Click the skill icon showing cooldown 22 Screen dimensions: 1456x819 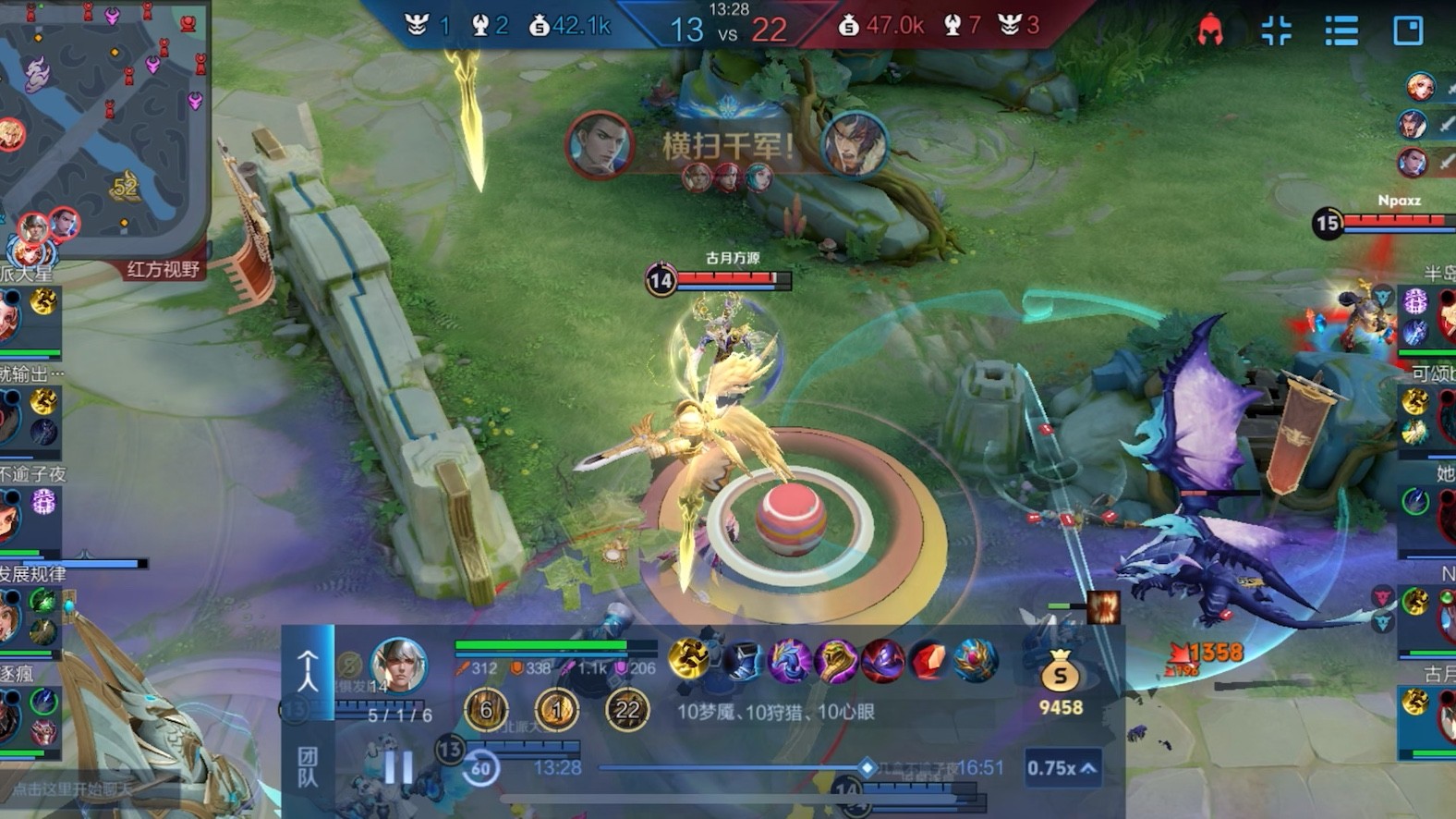click(x=626, y=710)
